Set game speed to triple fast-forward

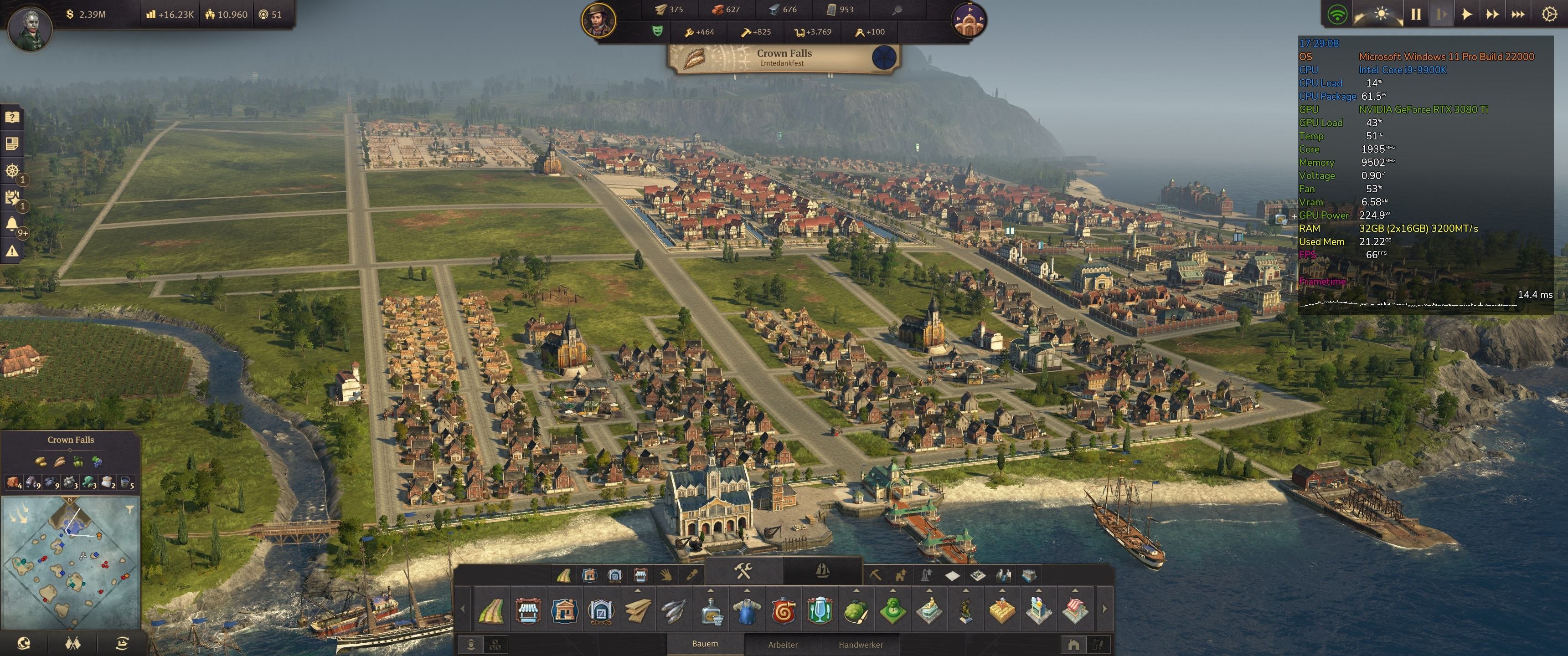tap(1517, 14)
